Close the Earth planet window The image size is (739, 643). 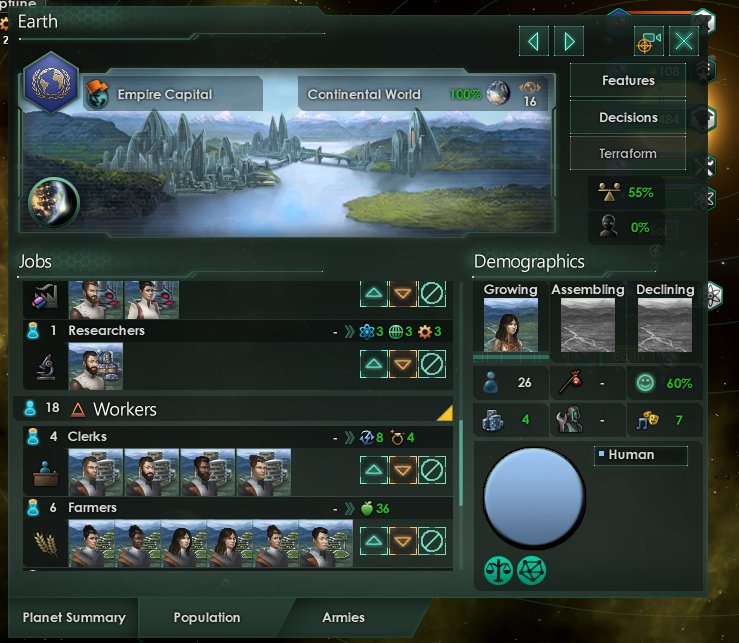point(684,41)
